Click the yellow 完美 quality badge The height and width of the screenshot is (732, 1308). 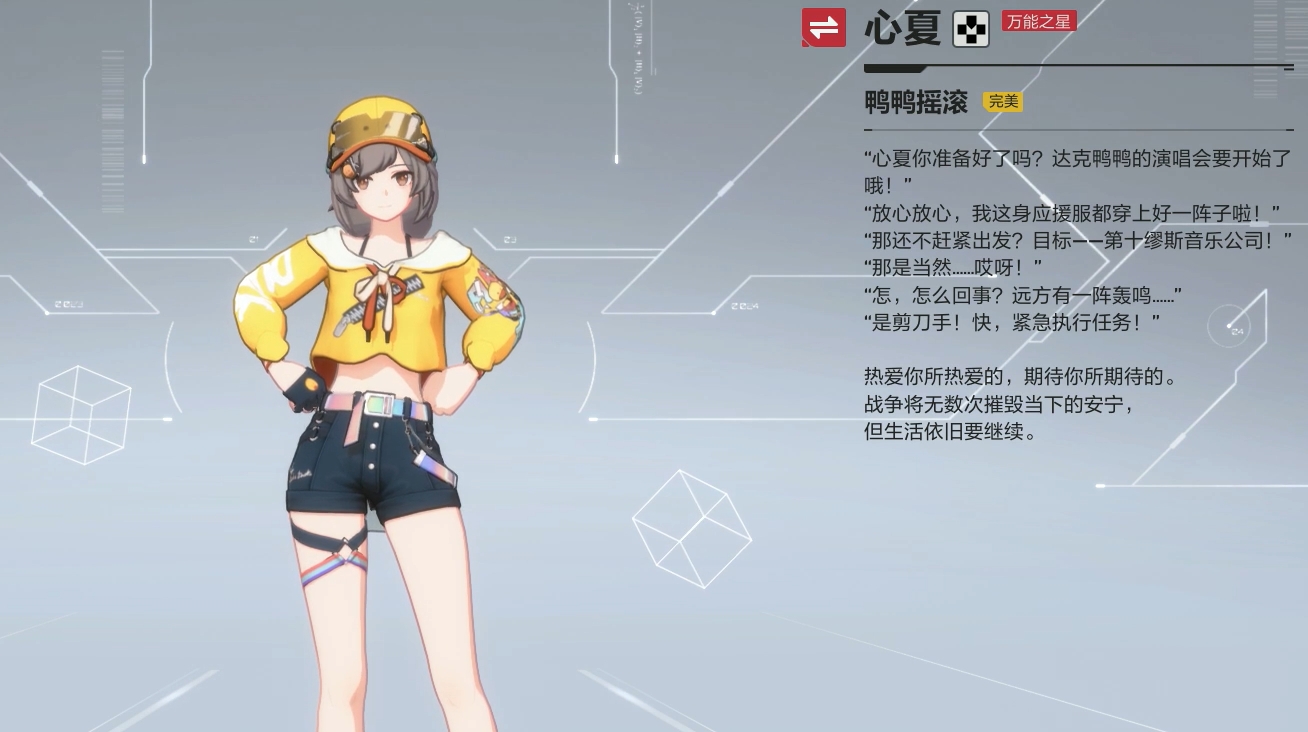click(x=1002, y=101)
